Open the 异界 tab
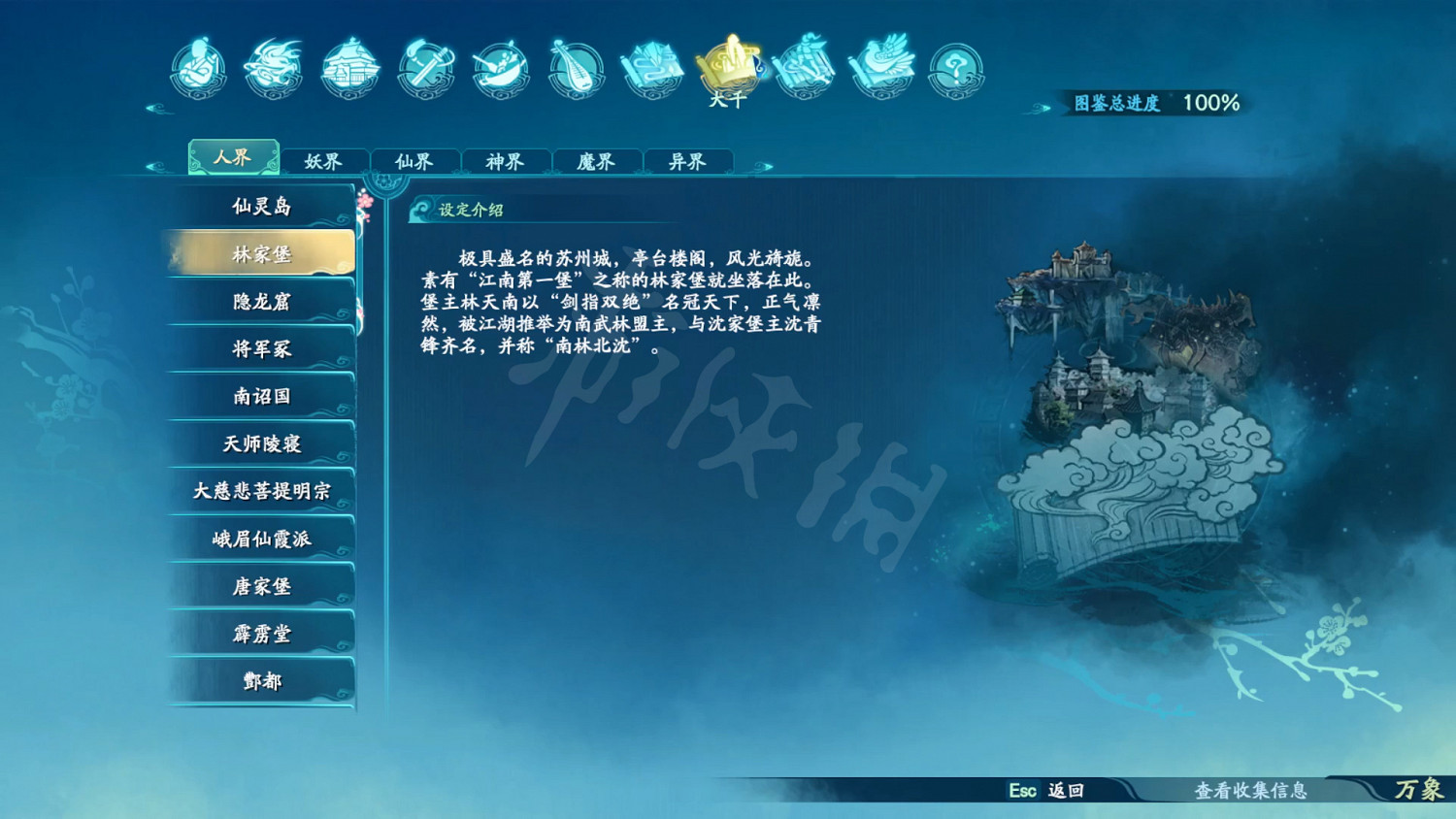 pyautogui.click(x=686, y=161)
